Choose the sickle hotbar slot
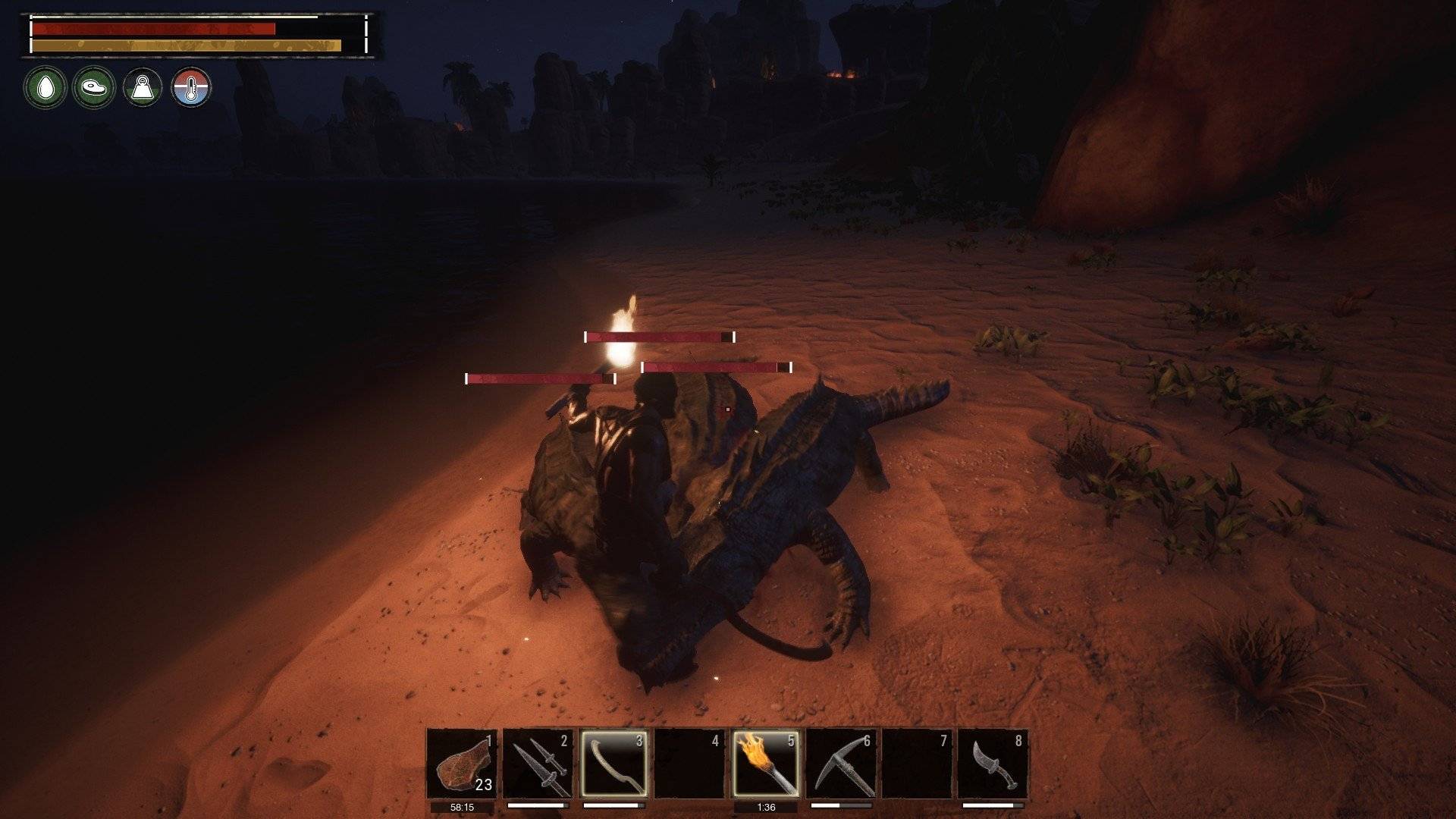 (613, 764)
